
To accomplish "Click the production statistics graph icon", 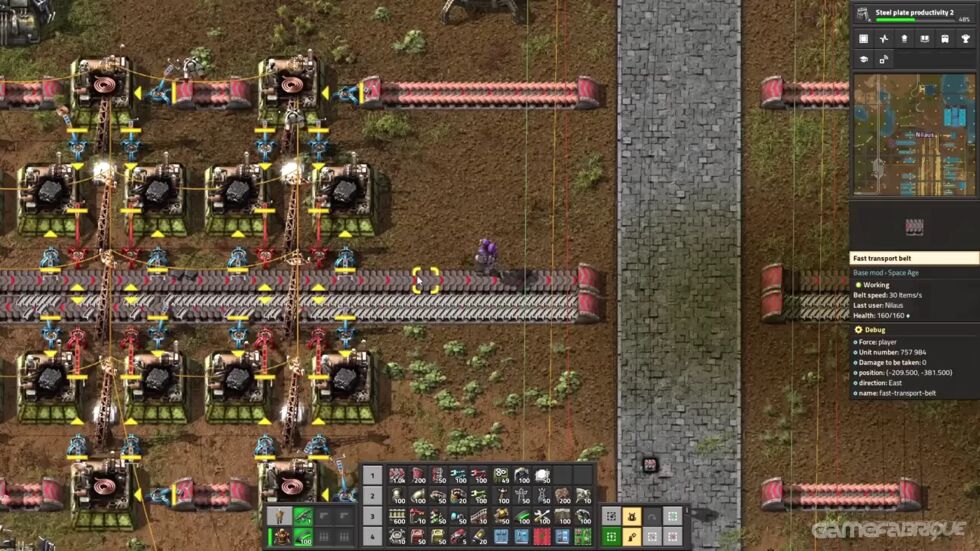I will 884,39.
